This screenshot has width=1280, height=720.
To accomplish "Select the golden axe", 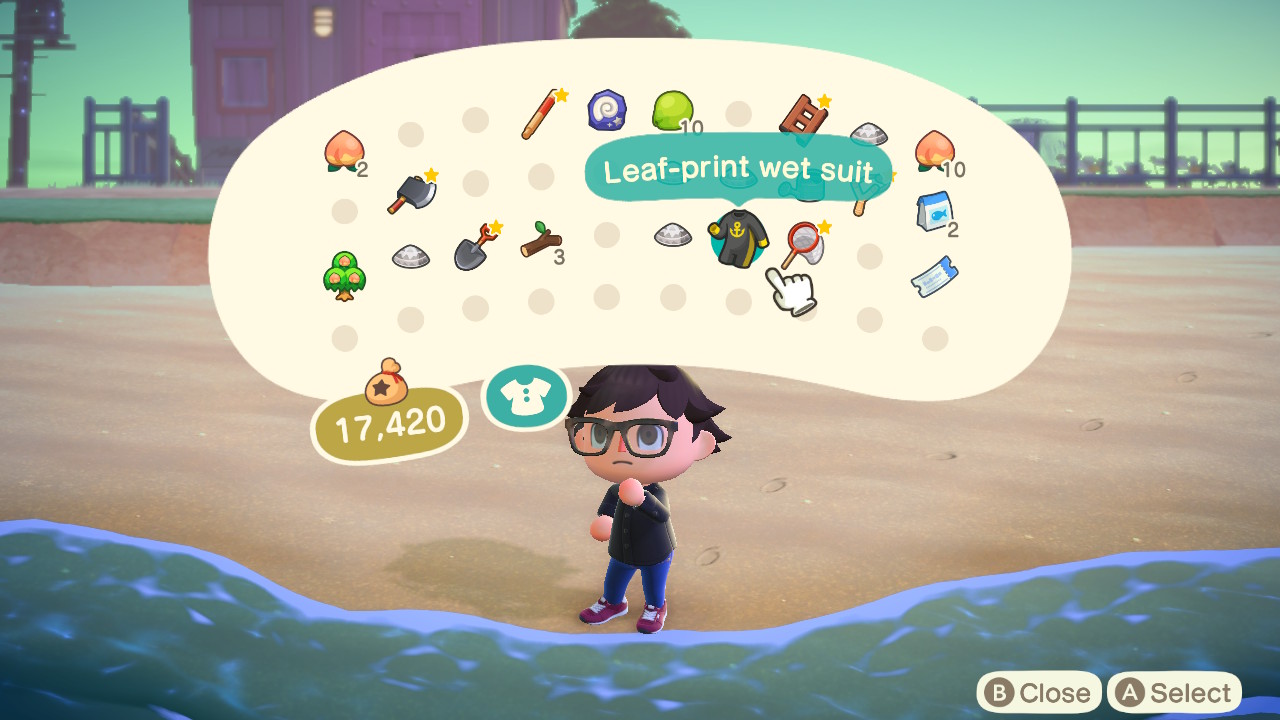I will pos(410,192).
